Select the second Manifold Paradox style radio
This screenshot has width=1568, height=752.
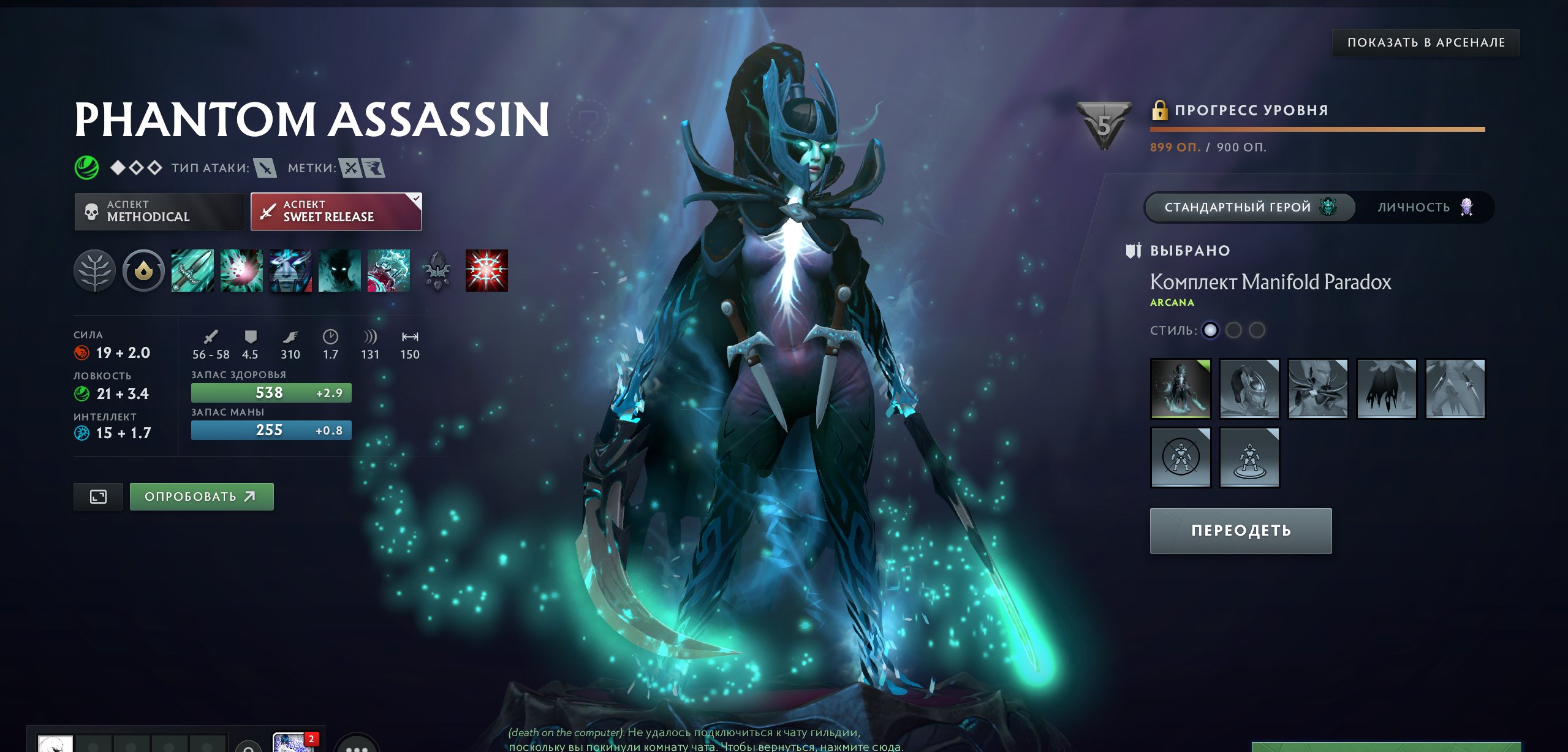pos(1234,329)
